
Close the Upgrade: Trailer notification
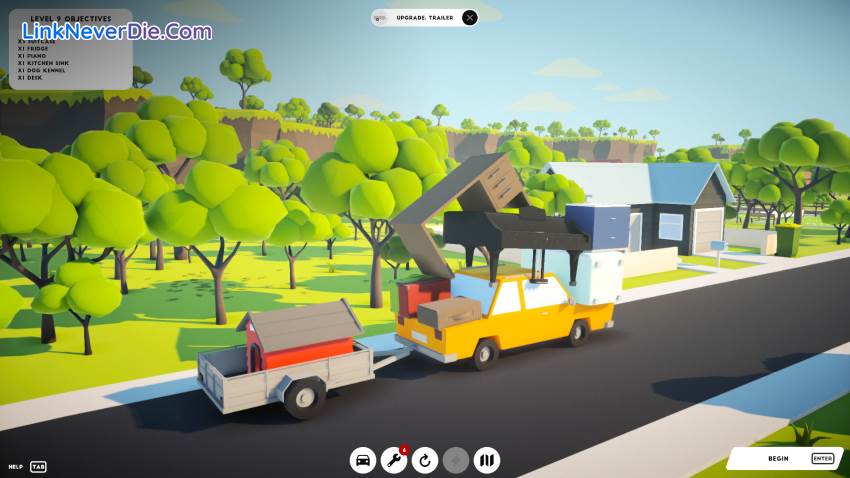click(470, 17)
